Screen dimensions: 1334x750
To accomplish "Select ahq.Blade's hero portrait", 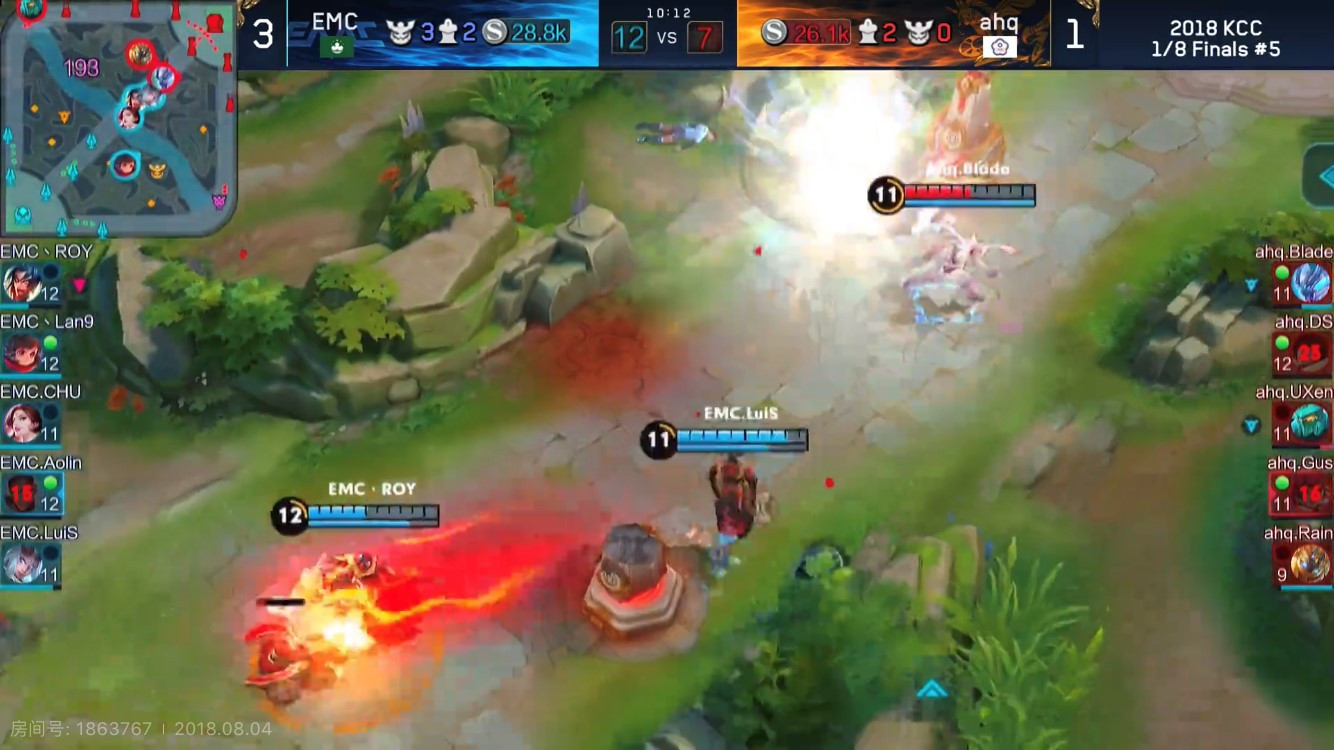I will pos(1311,283).
